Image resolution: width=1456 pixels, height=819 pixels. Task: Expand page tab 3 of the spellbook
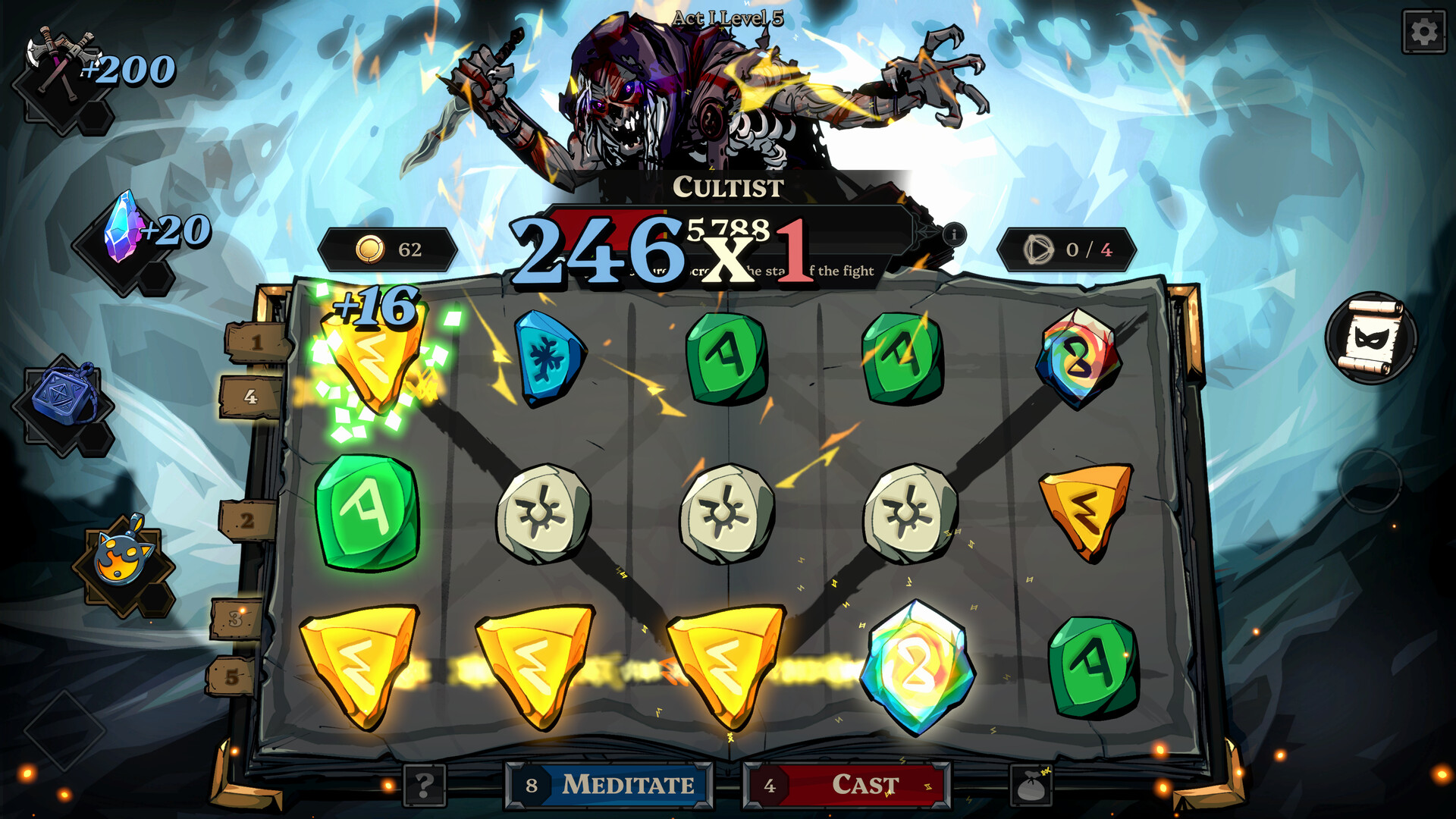coord(234,614)
